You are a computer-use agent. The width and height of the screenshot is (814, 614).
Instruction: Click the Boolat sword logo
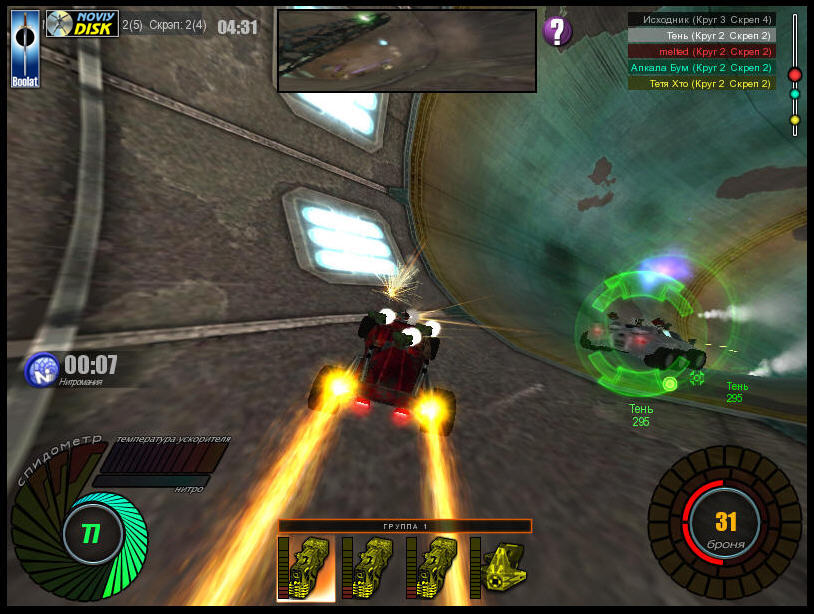pos(25,48)
